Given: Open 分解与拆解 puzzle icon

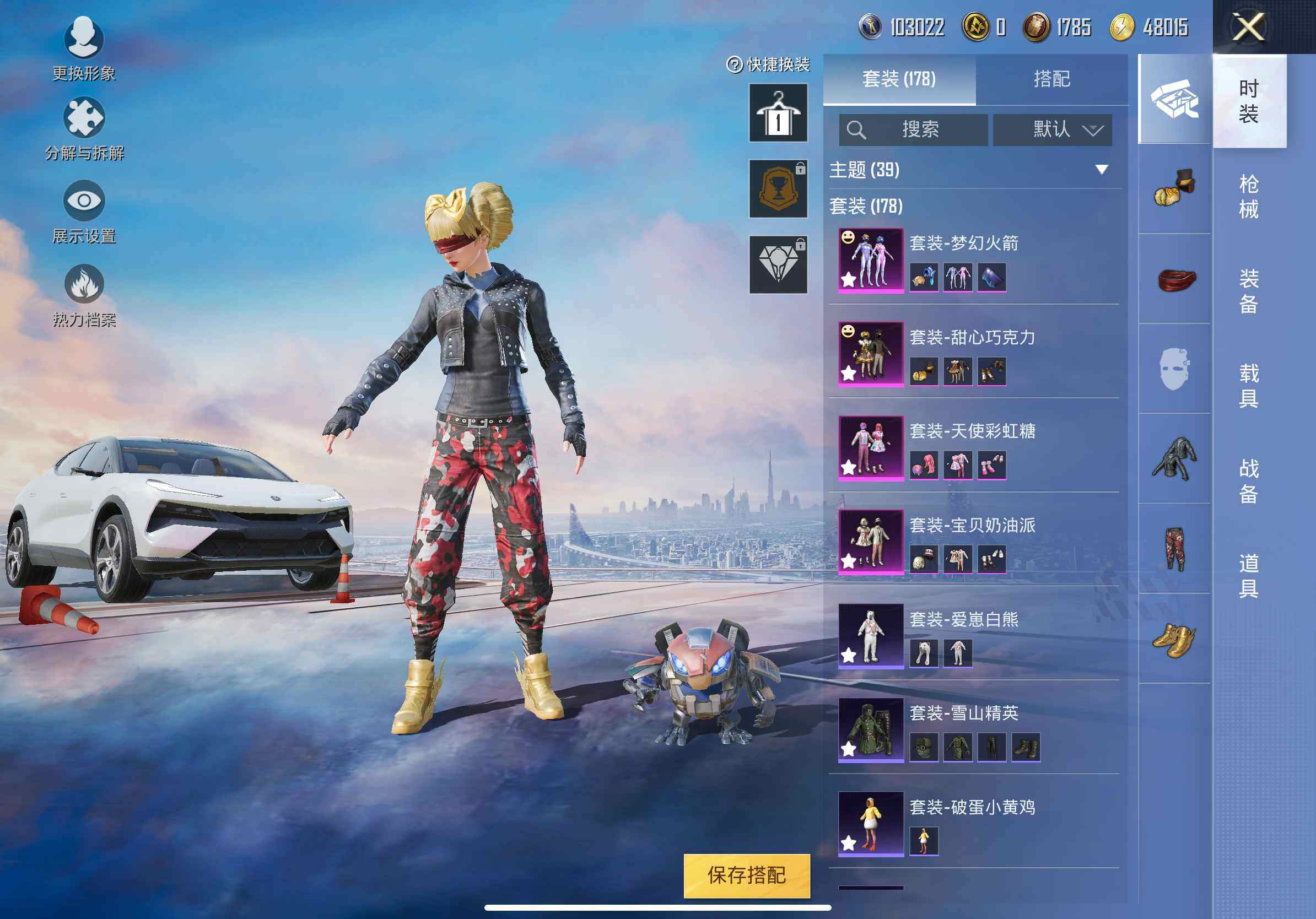Looking at the screenshot, I should pyautogui.click(x=84, y=128).
